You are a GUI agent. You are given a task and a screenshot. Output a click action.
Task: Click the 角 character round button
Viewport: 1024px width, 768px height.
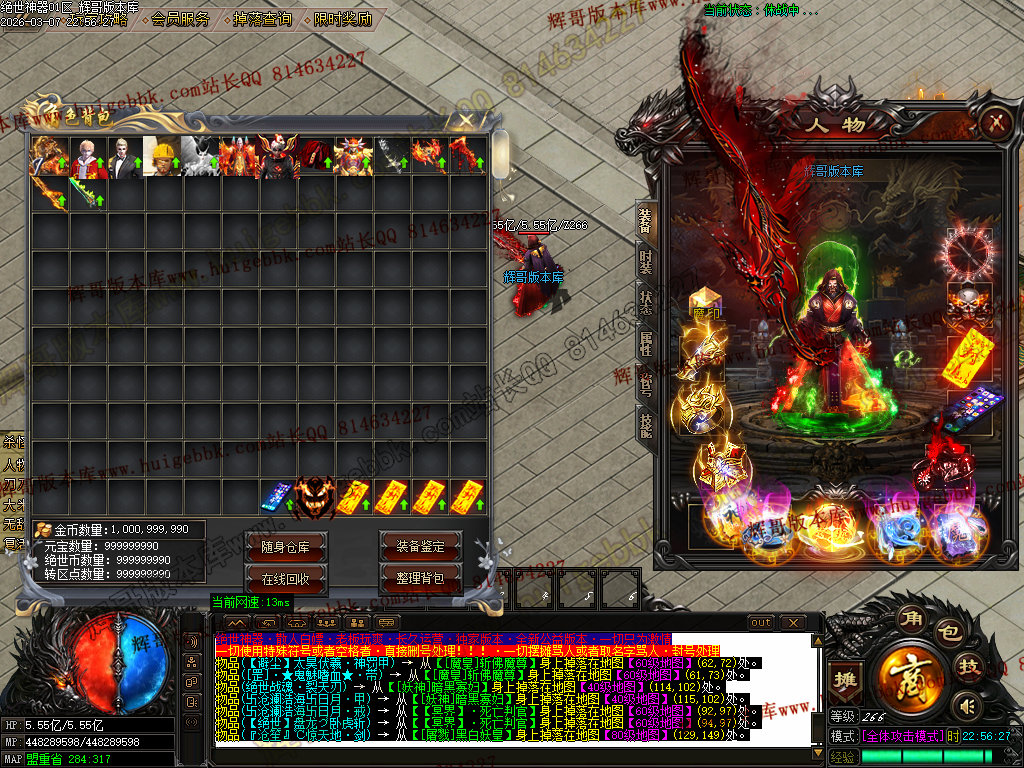click(909, 617)
